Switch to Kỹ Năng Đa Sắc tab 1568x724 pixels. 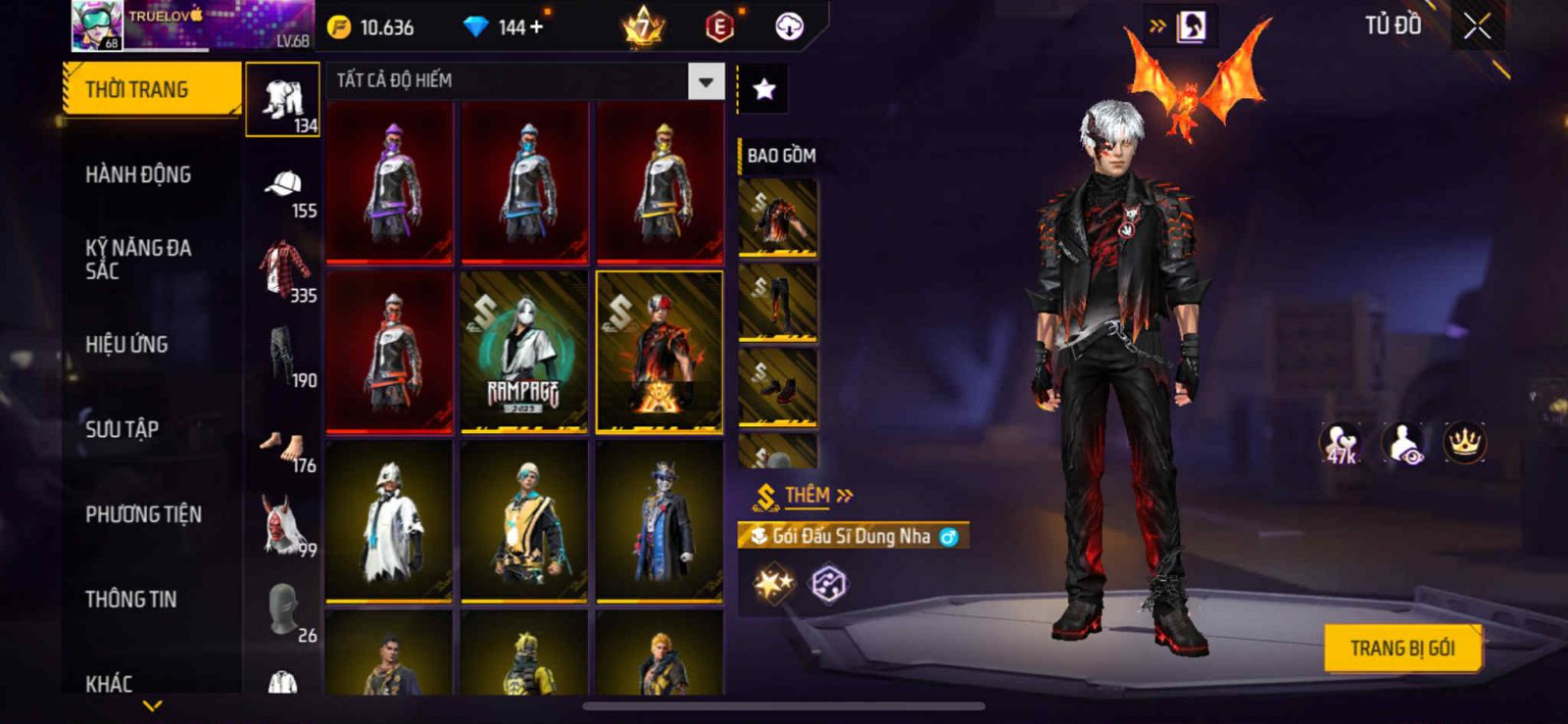(137, 259)
